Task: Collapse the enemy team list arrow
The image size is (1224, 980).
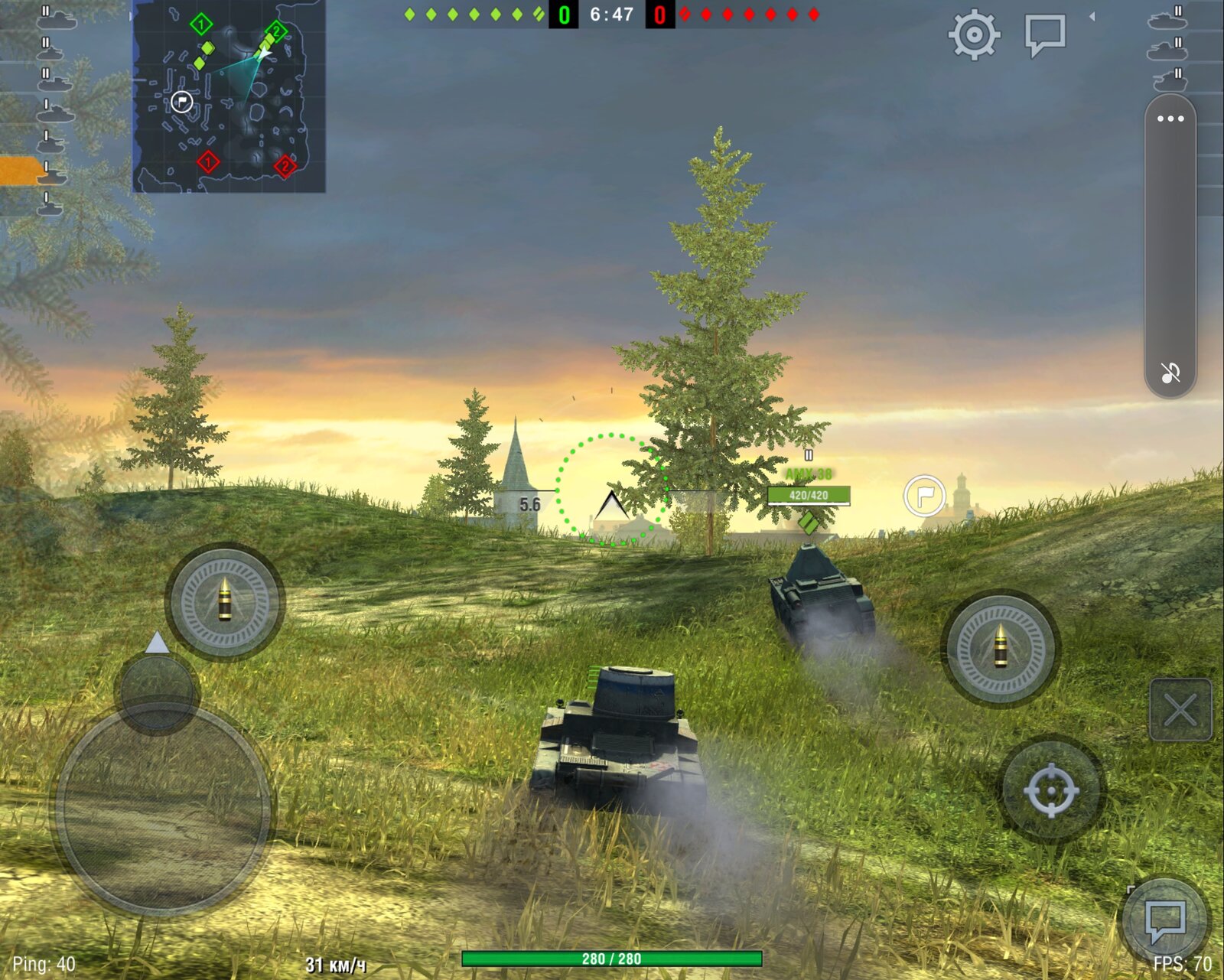Action: (x=1092, y=16)
